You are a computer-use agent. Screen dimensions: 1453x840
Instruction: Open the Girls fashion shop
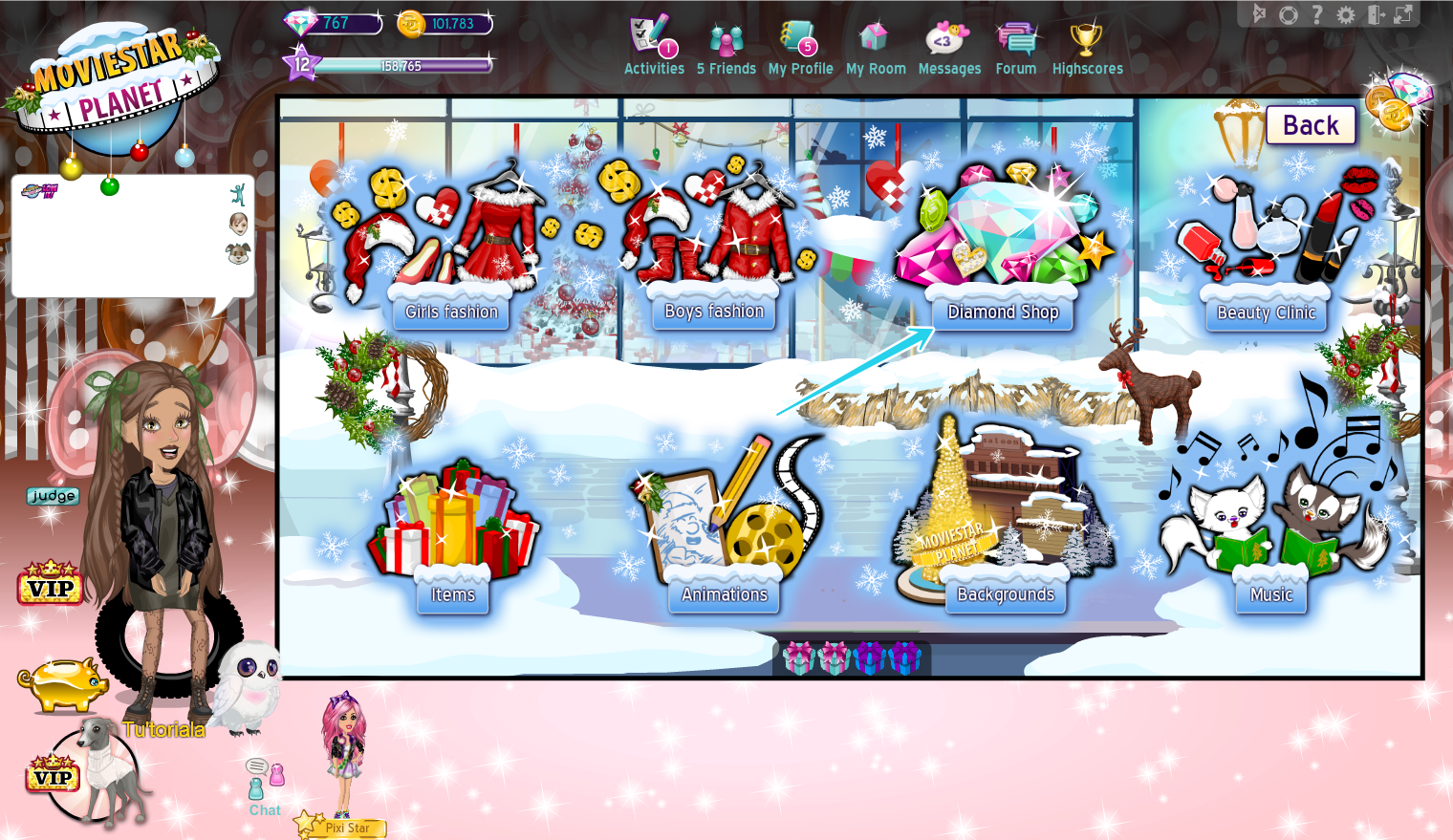click(x=450, y=312)
